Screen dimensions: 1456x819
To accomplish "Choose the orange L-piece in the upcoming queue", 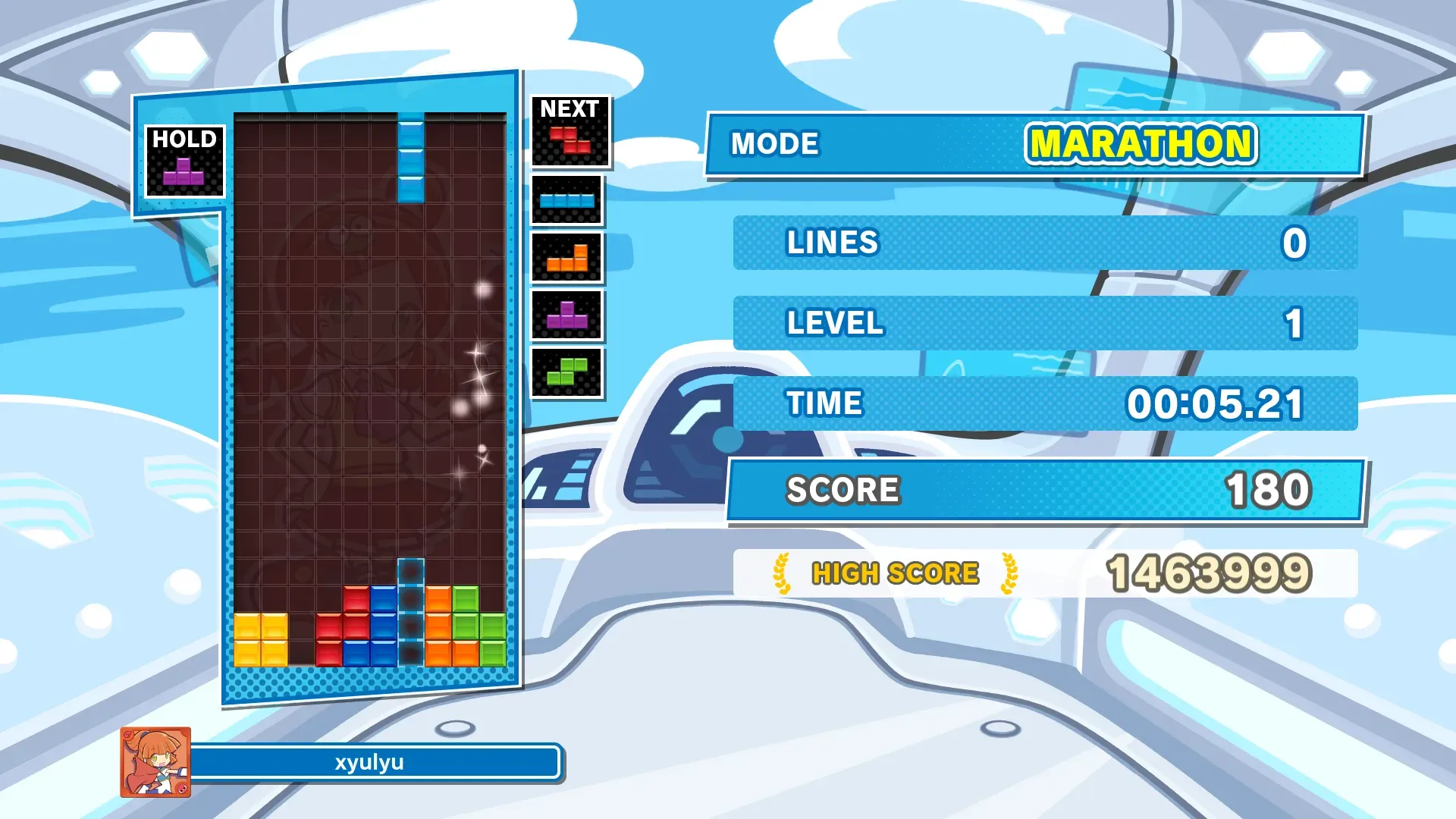I will [x=567, y=259].
